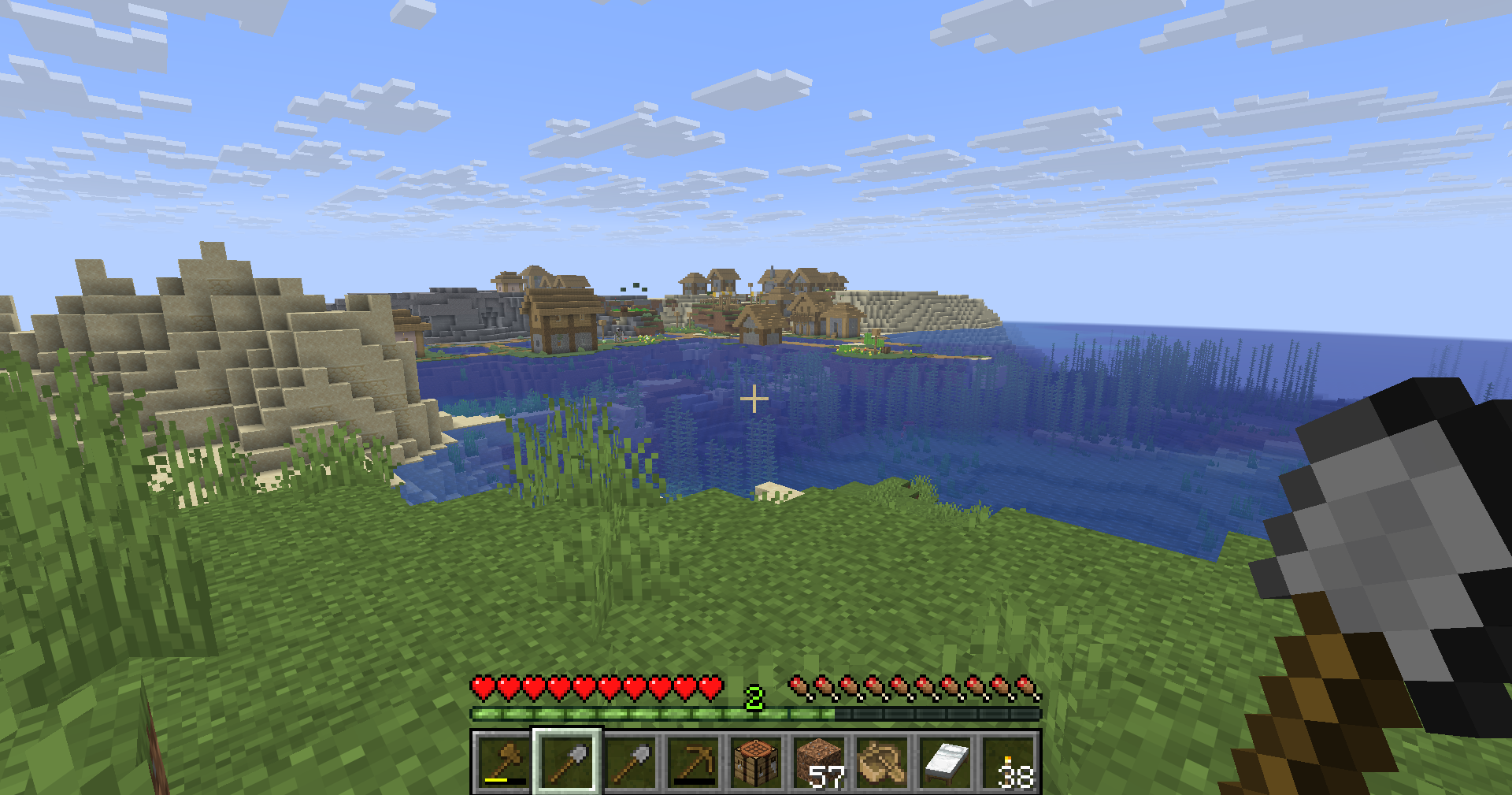
Task: Choose the crafting table in the hotbar
Action: coord(756,762)
